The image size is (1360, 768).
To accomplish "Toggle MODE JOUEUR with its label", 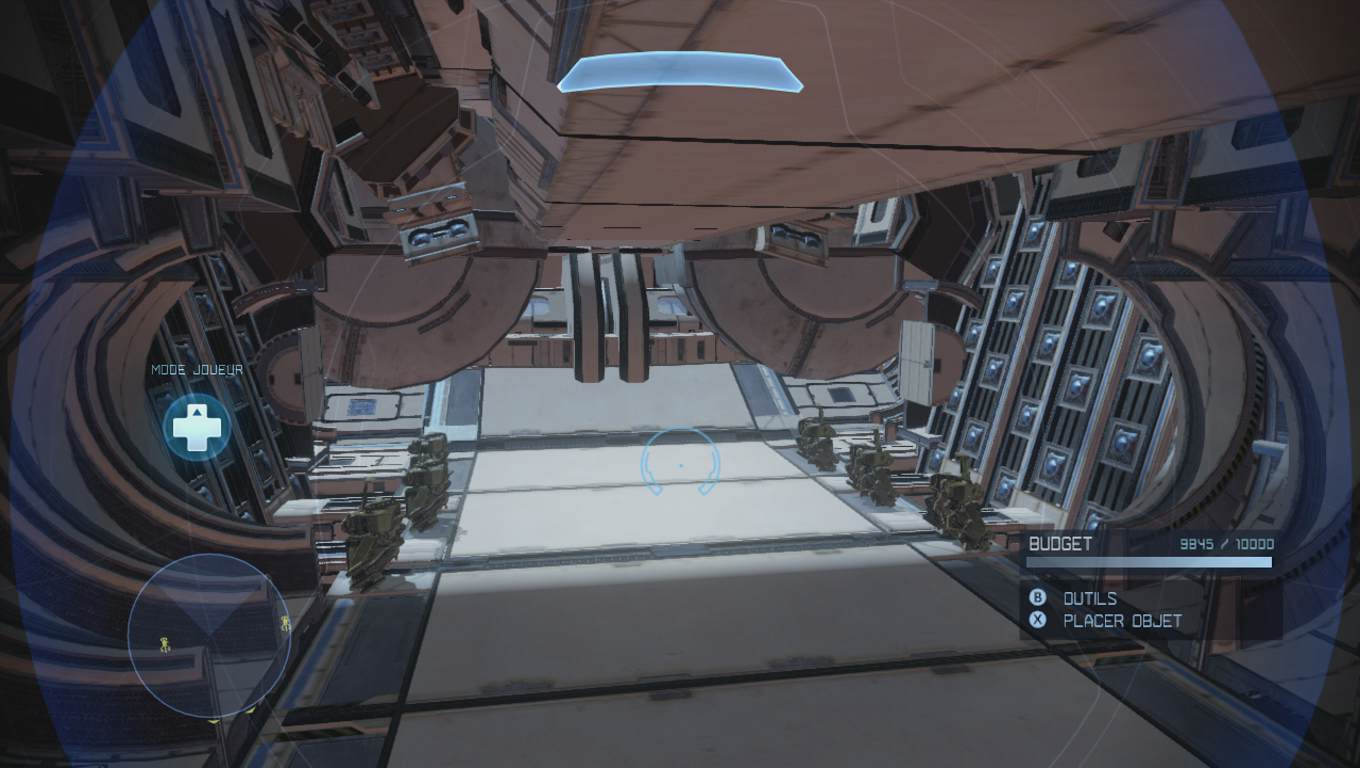I will 196,369.
